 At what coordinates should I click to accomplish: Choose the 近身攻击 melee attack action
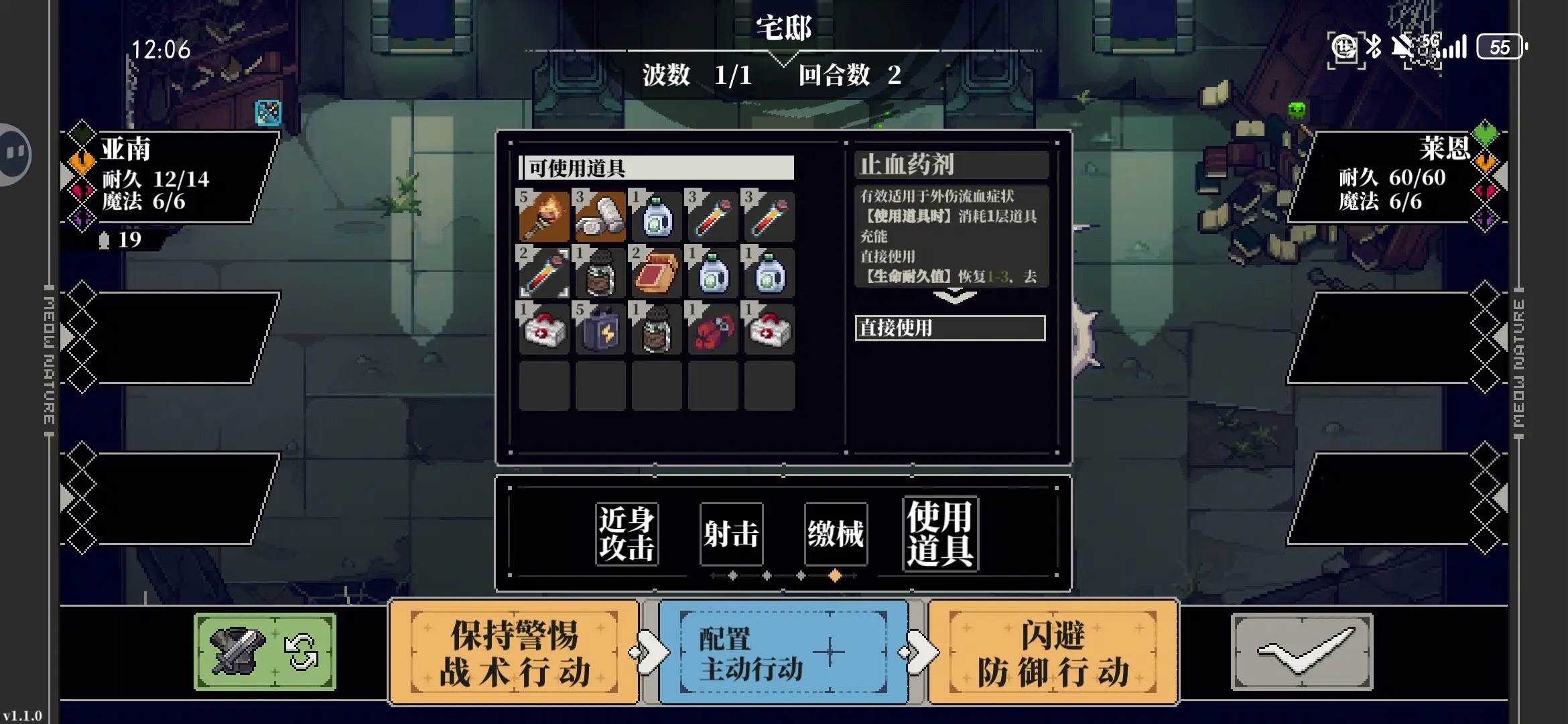pos(627,534)
